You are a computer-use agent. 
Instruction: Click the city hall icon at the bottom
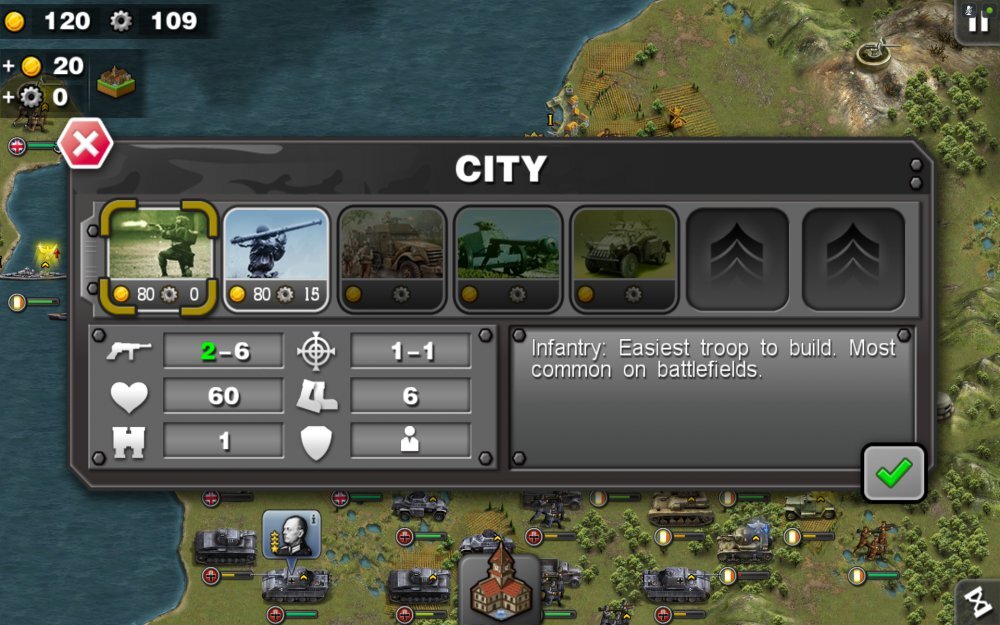(x=500, y=584)
